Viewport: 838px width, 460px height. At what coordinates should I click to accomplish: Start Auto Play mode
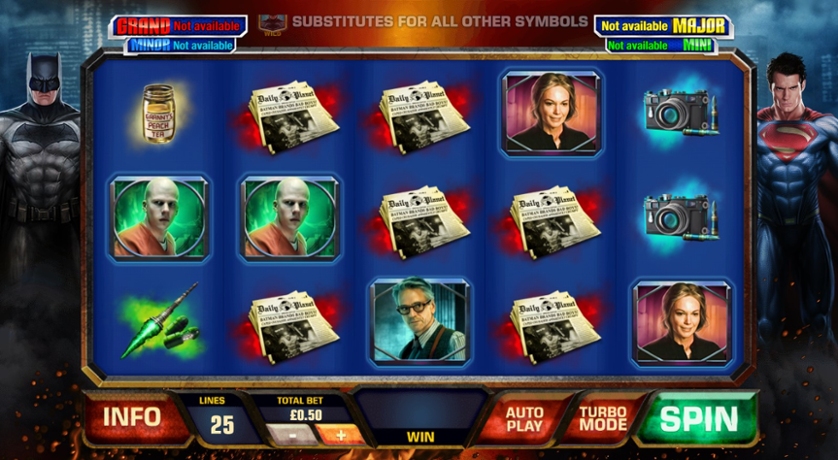coord(524,418)
